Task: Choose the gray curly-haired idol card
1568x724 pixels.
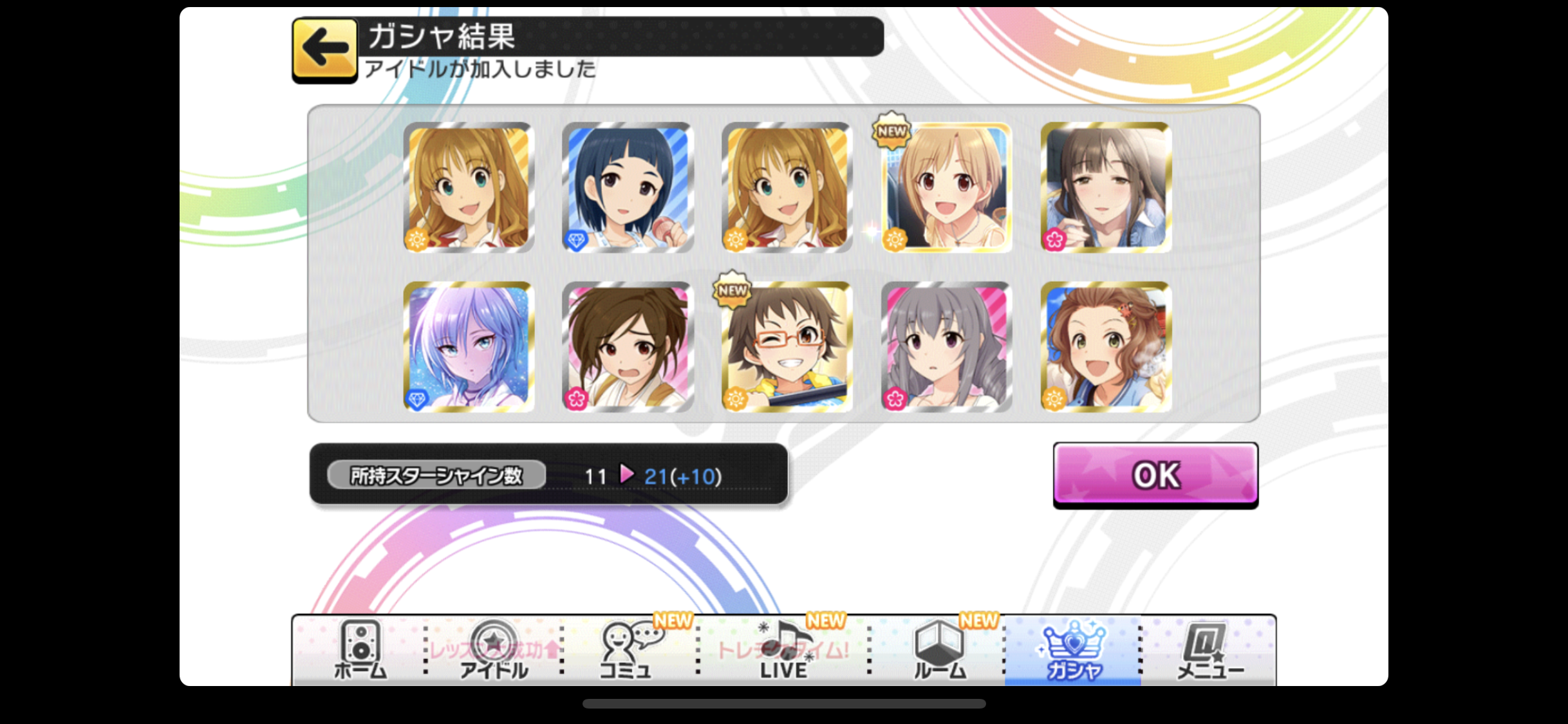Action: (x=946, y=347)
